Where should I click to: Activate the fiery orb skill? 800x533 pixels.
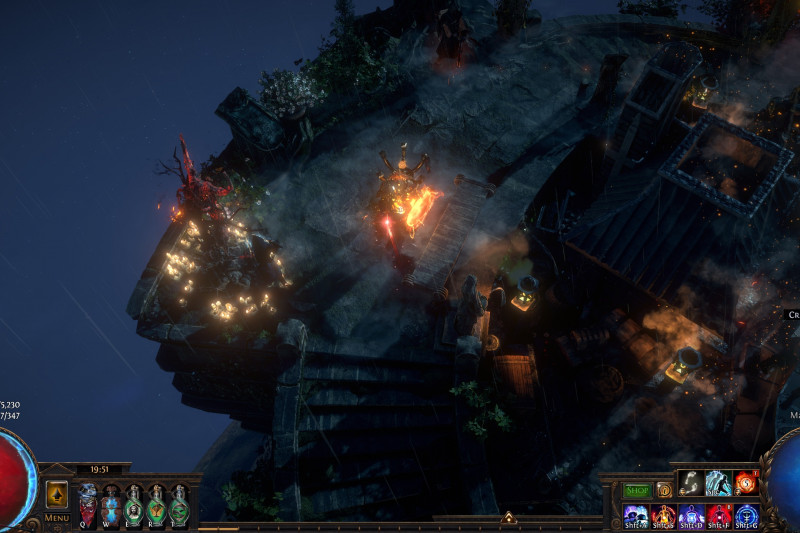coord(746,483)
